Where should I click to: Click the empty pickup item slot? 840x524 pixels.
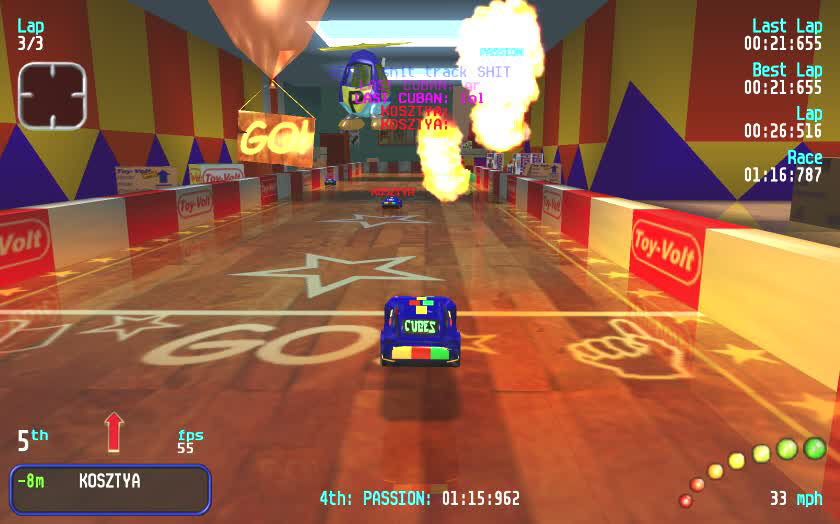(x=52, y=96)
